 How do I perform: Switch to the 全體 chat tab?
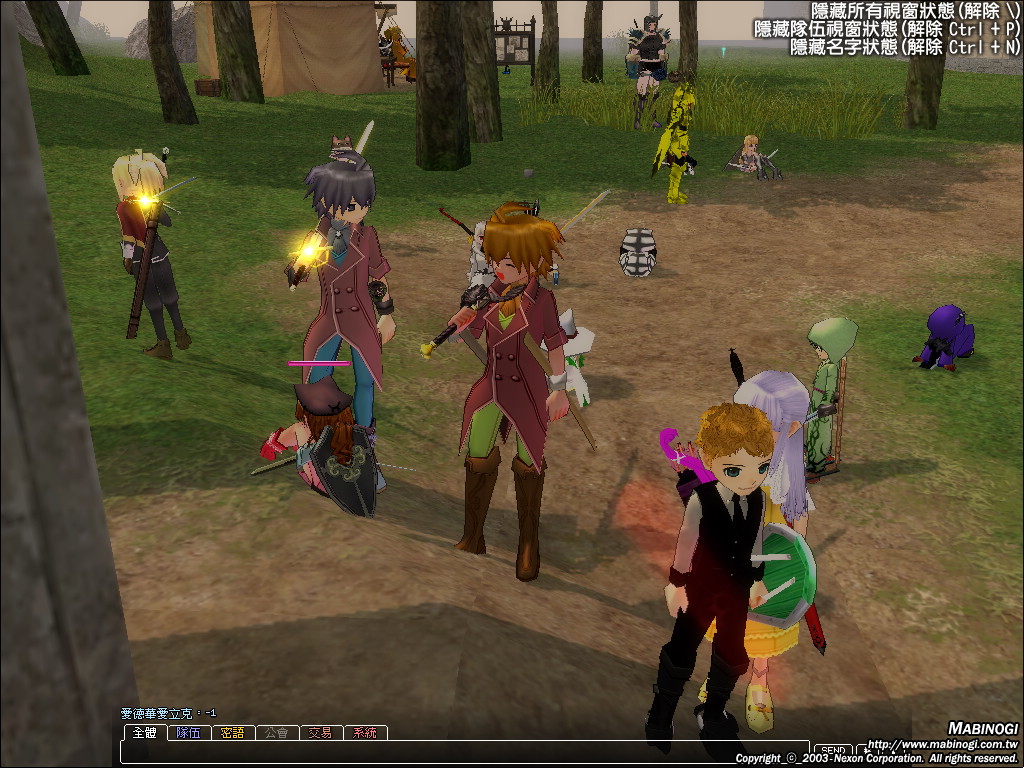pyautogui.click(x=145, y=733)
